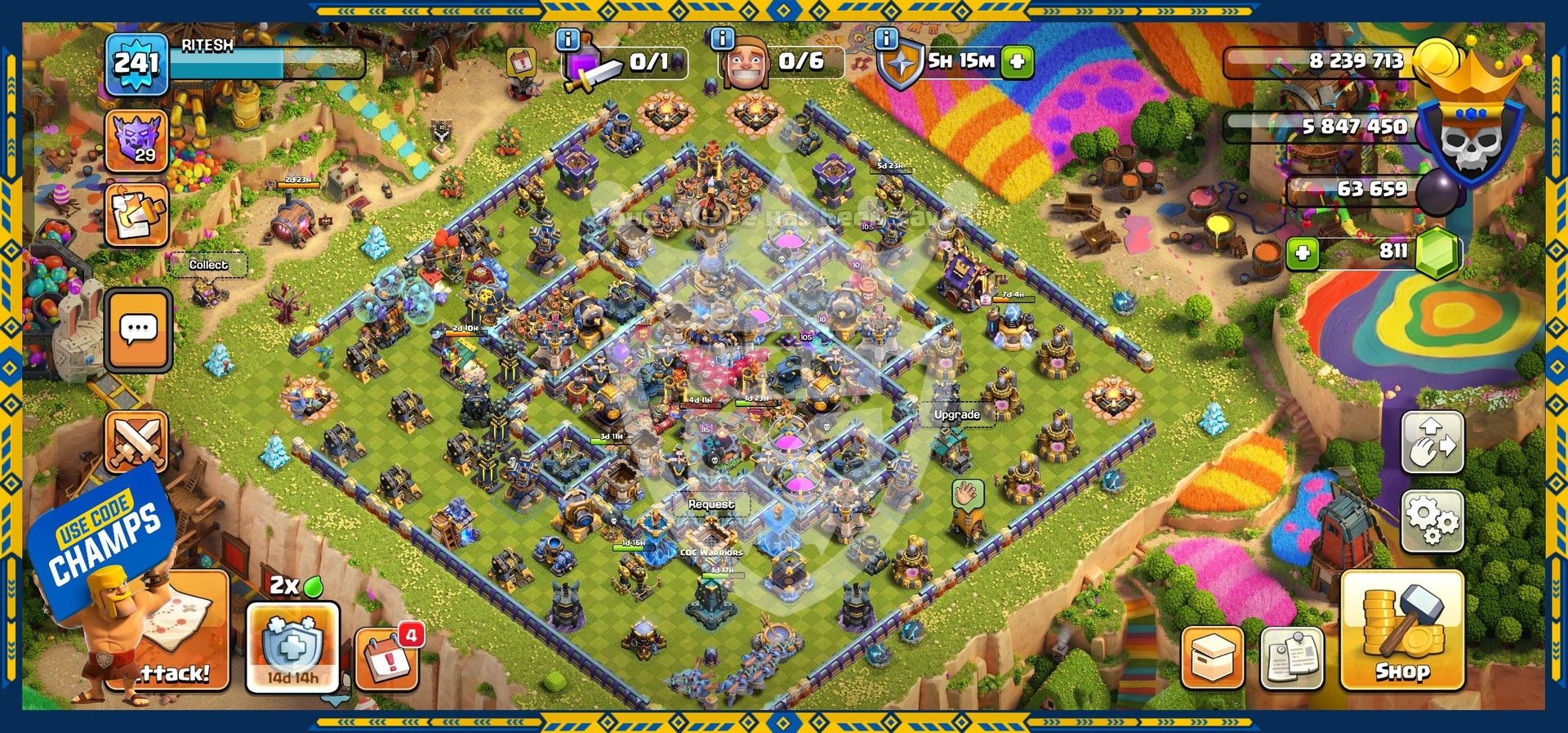The width and height of the screenshot is (1568, 733).
Task: Extend the shield with green plus
Action: click(1018, 61)
